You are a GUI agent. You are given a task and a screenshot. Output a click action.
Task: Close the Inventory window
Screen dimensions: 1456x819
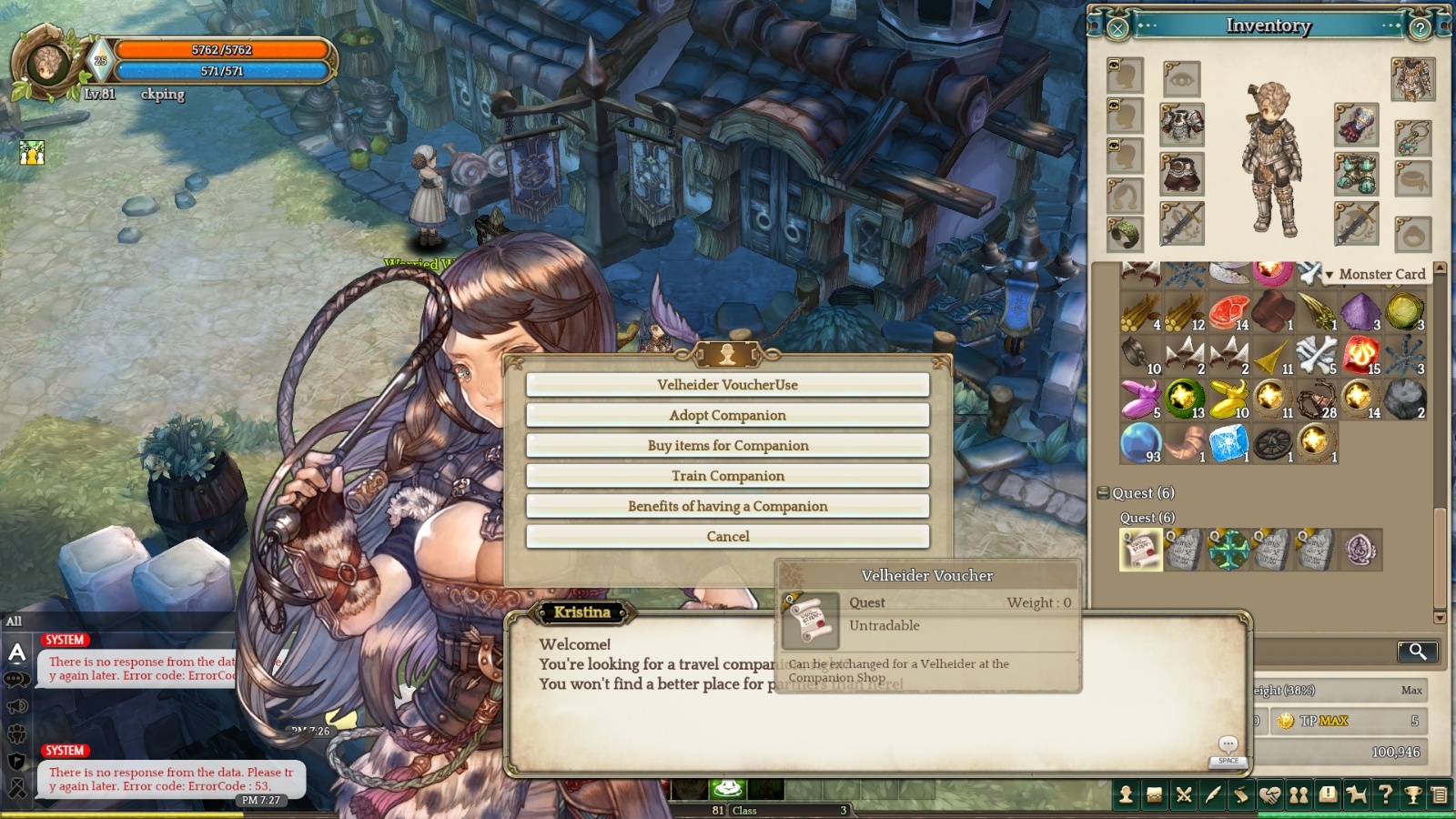[1118, 28]
